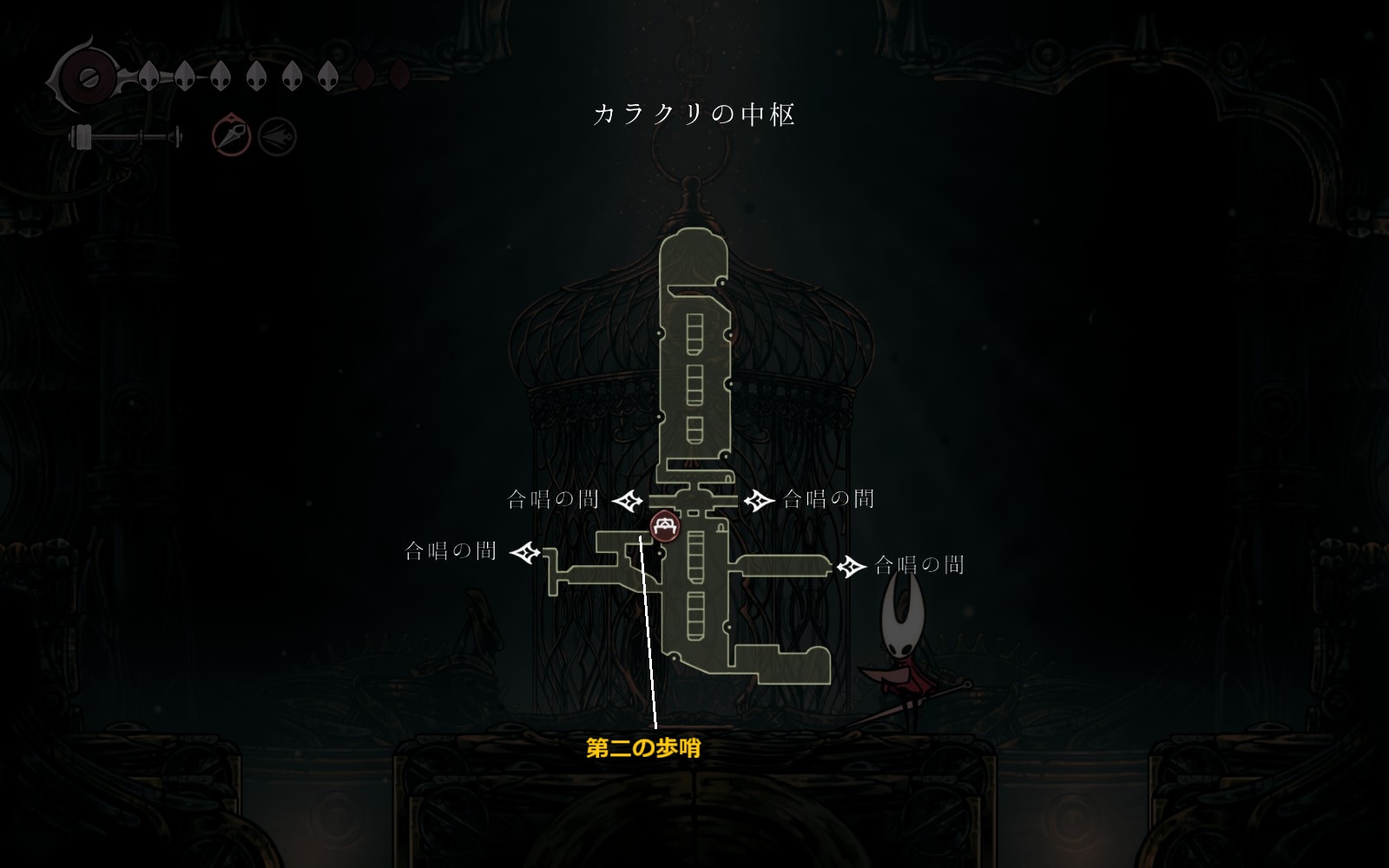Screen dimensions: 1389x868
Task: Select the grey-ringed tool icon
Action: (278, 137)
